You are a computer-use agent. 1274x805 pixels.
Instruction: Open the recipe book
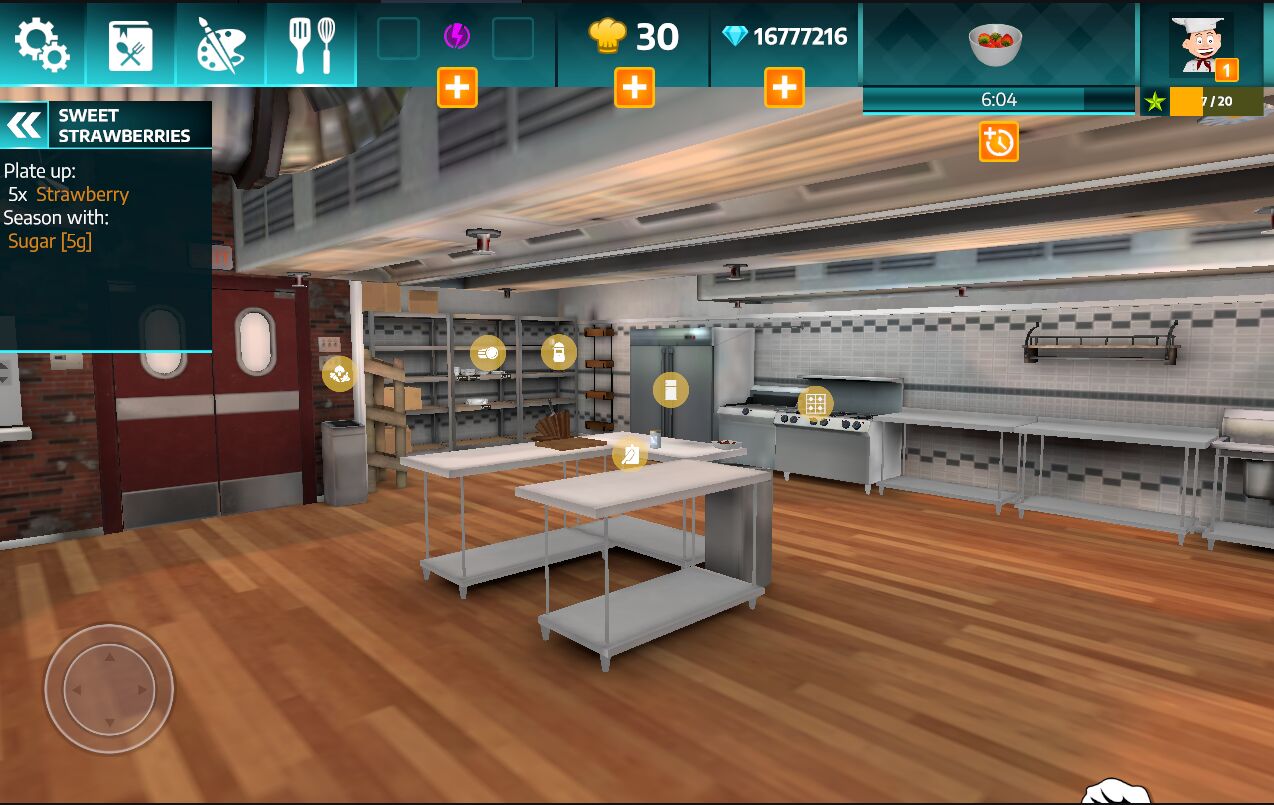131,44
